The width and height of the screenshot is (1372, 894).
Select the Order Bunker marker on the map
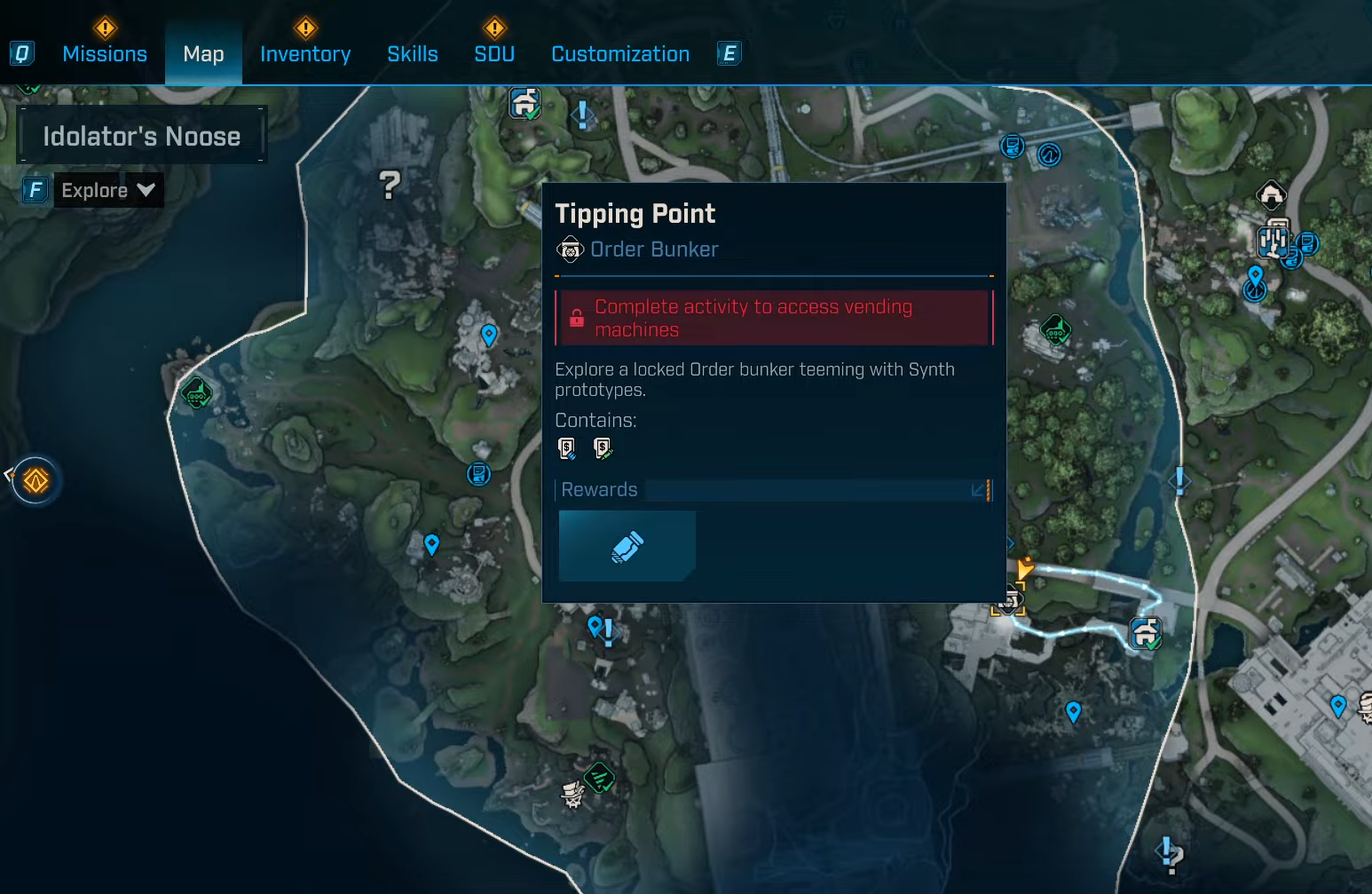1008,601
